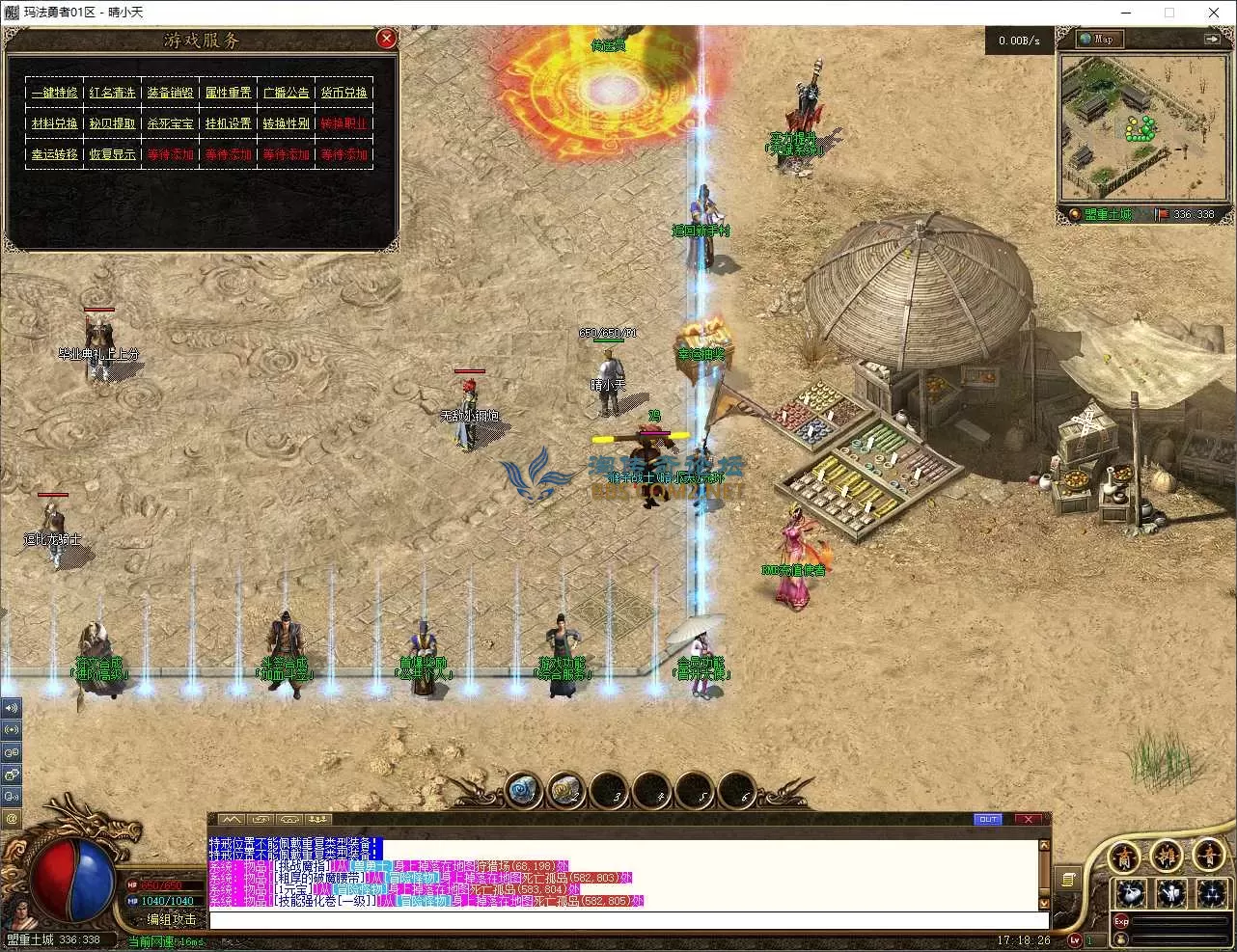The image size is (1237, 952).
Task: Select the 货币兑换 service
Action: [x=344, y=93]
